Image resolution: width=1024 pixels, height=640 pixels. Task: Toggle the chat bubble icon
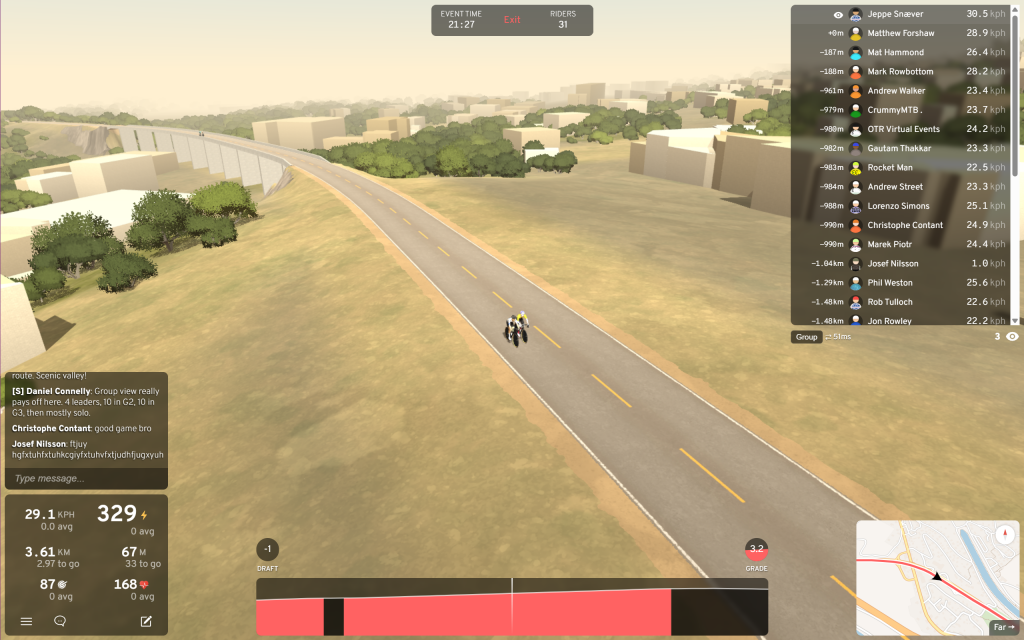click(x=60, y=621)
